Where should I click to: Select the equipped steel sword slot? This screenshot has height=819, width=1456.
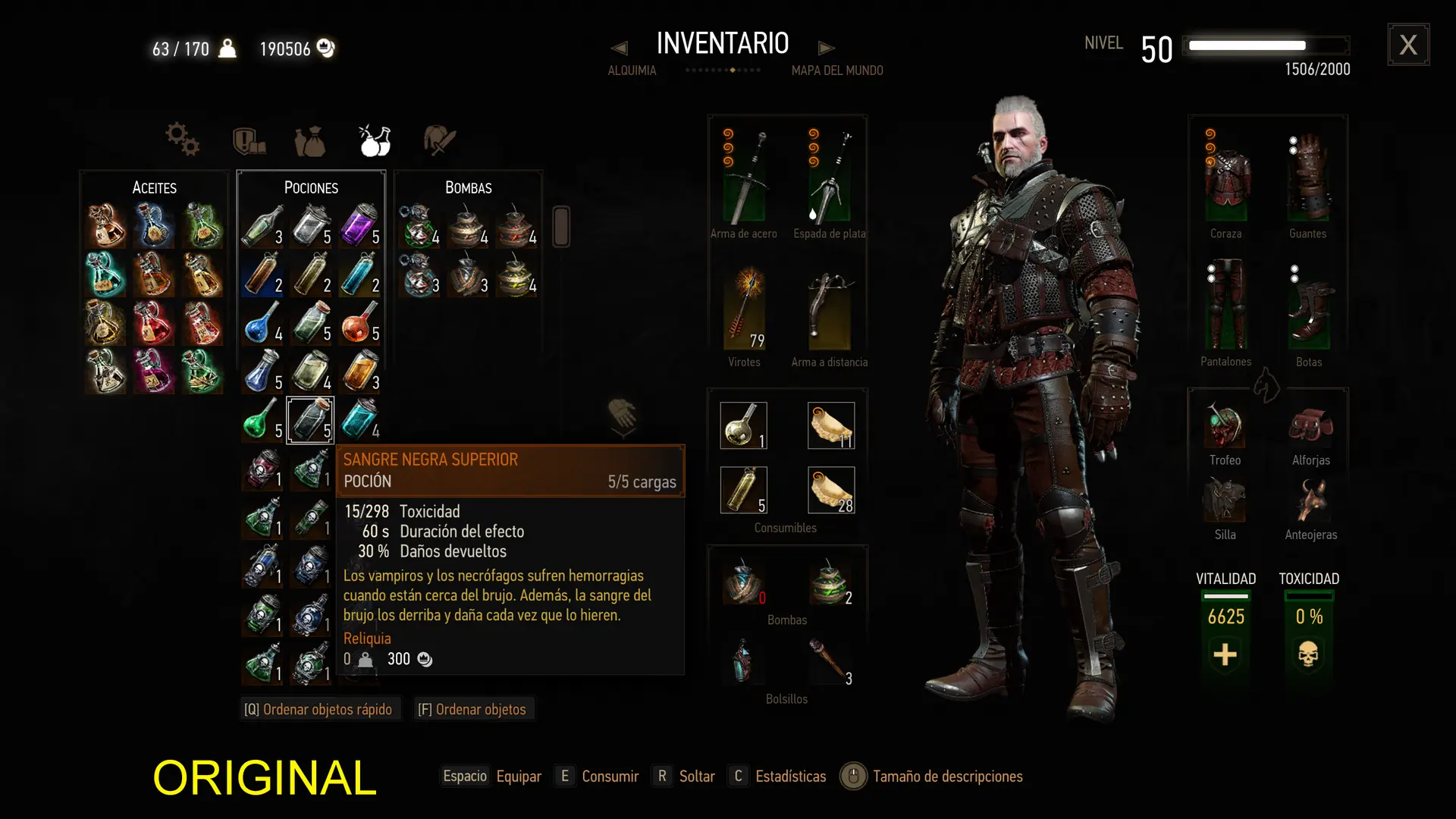click(744, 177)
